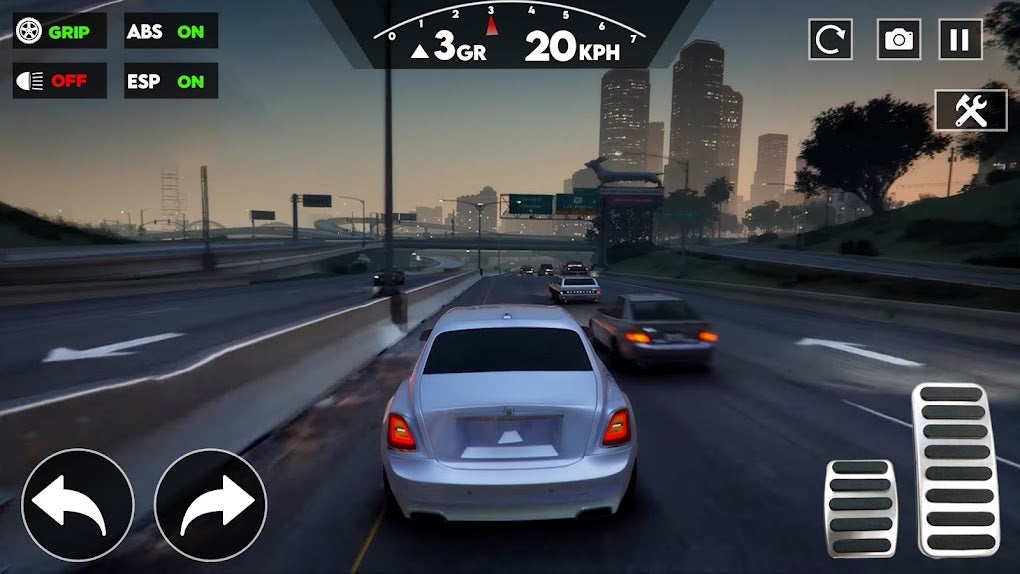Toggle the ESP stability control
The width and height of the screenshot is (1020, 574).
[171, 81]
